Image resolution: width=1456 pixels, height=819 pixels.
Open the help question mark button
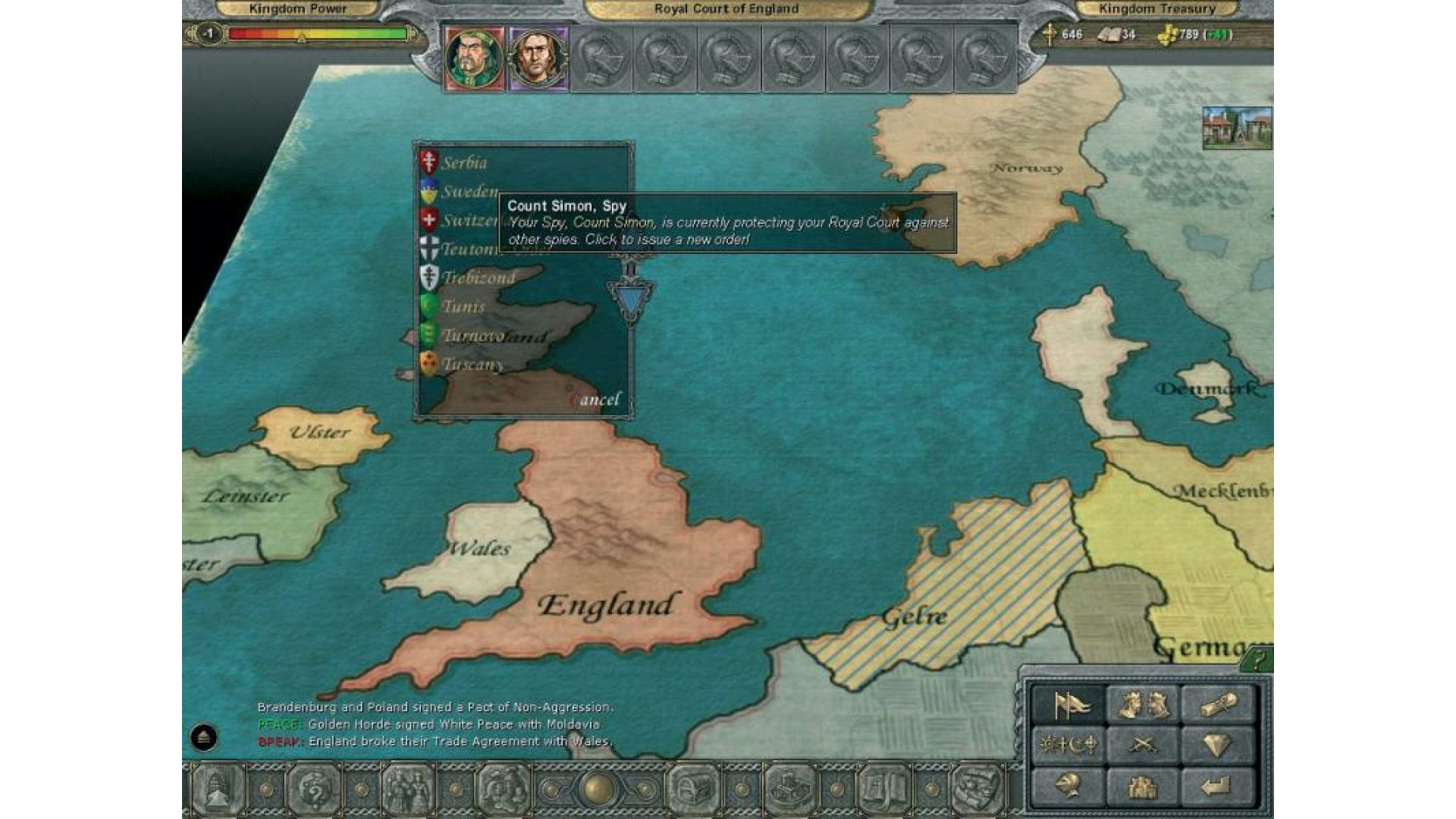point(1257,660)
